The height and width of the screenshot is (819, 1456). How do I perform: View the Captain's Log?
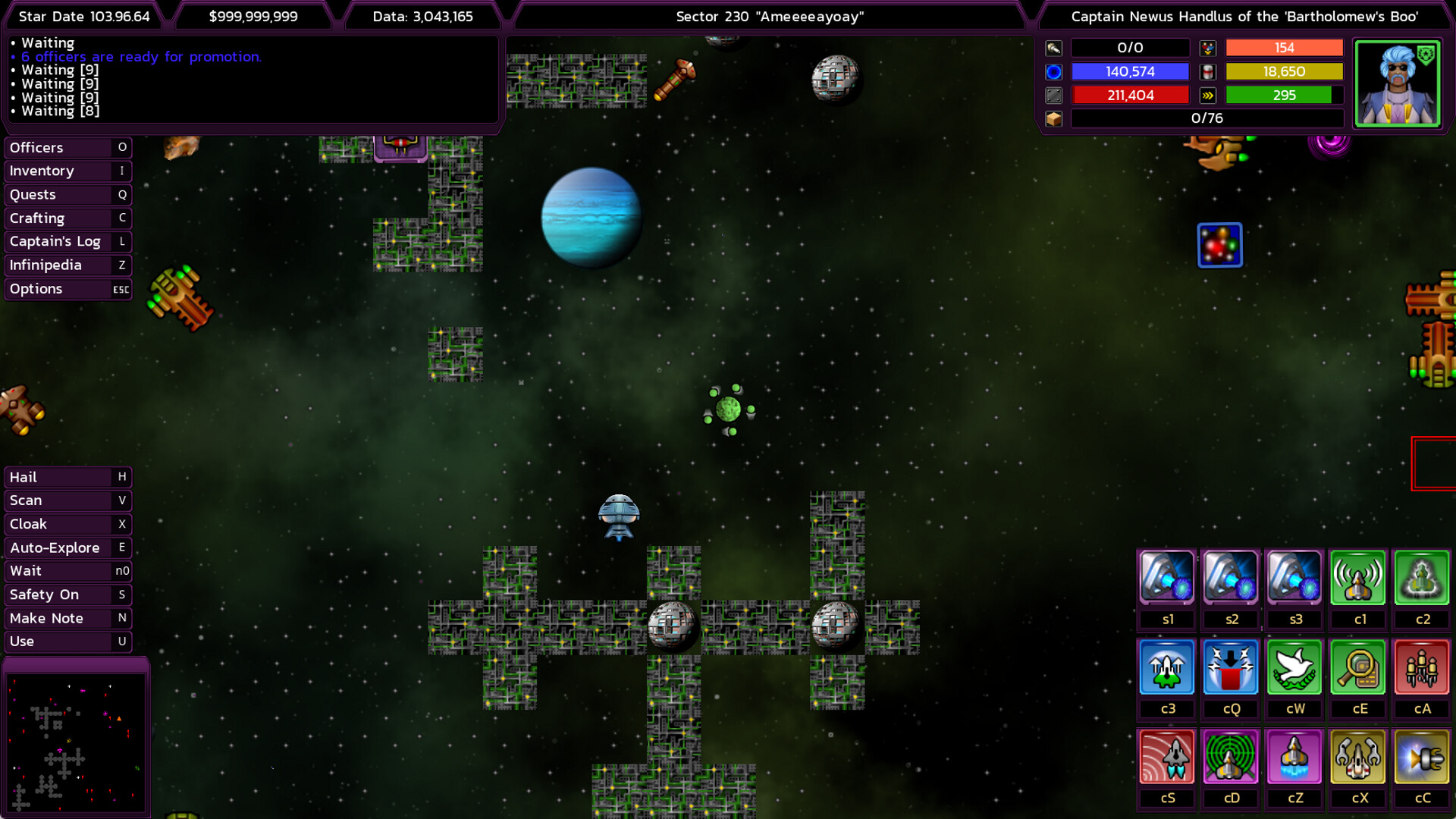pyautogui.click(x=67, y=242)
